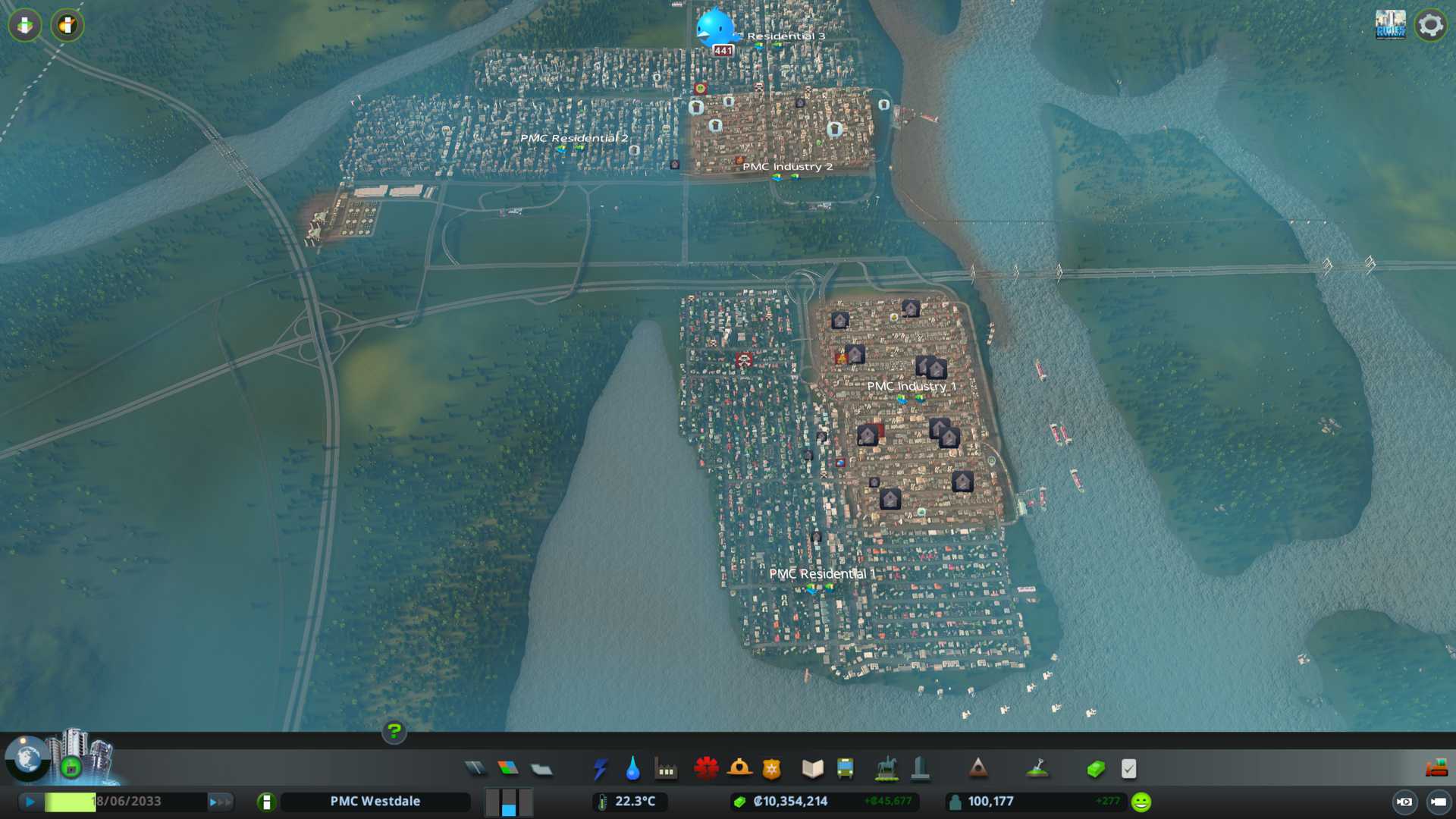Open the Fire Department helmet menu

(739, 769)
